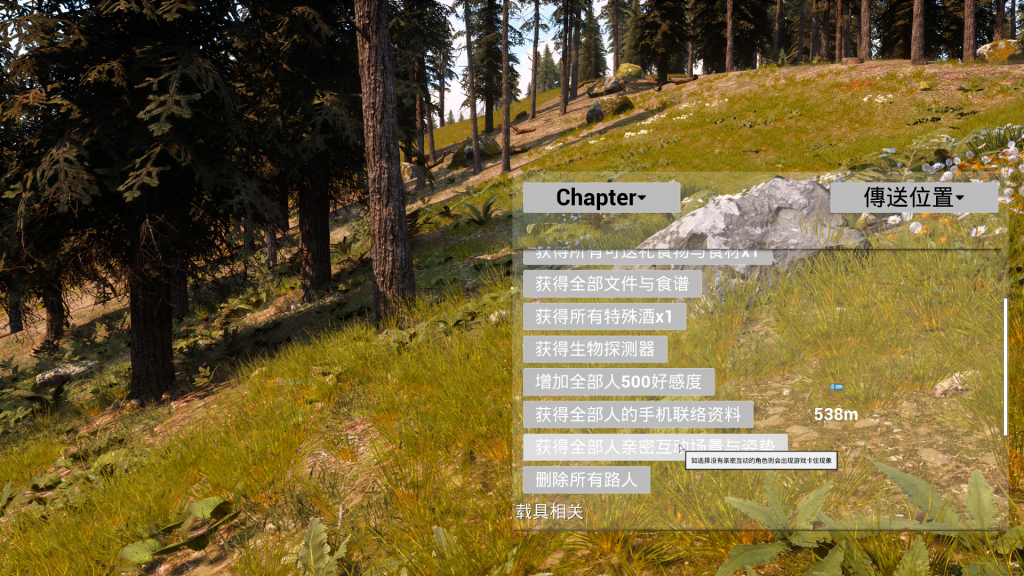The height and width of the screenshot is (576, 1024).
Task: Click 获得全部人的手机联络资料 button
Action: point(638,414)
